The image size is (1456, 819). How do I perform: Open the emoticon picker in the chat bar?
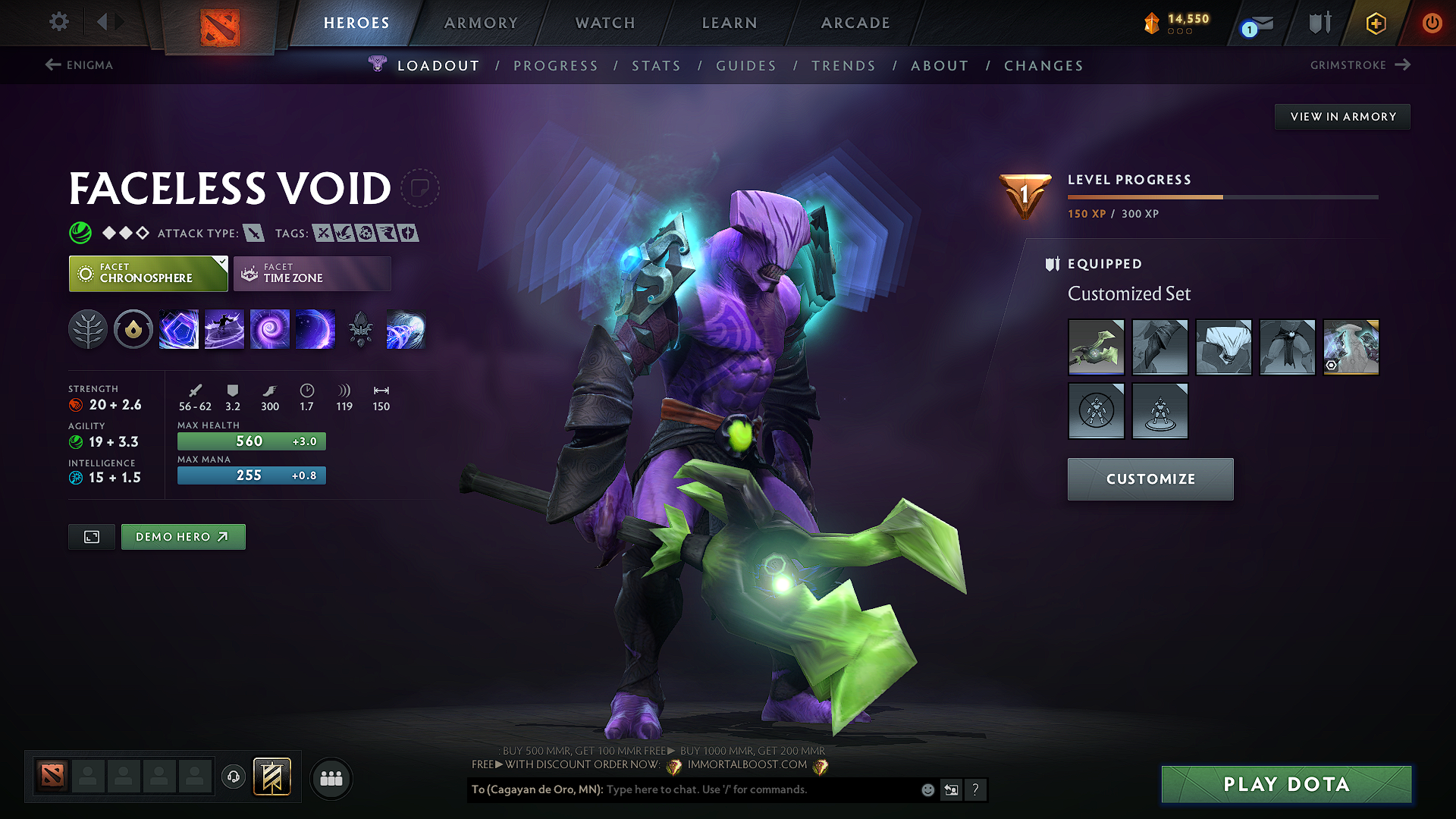click(x=927, y=789)
